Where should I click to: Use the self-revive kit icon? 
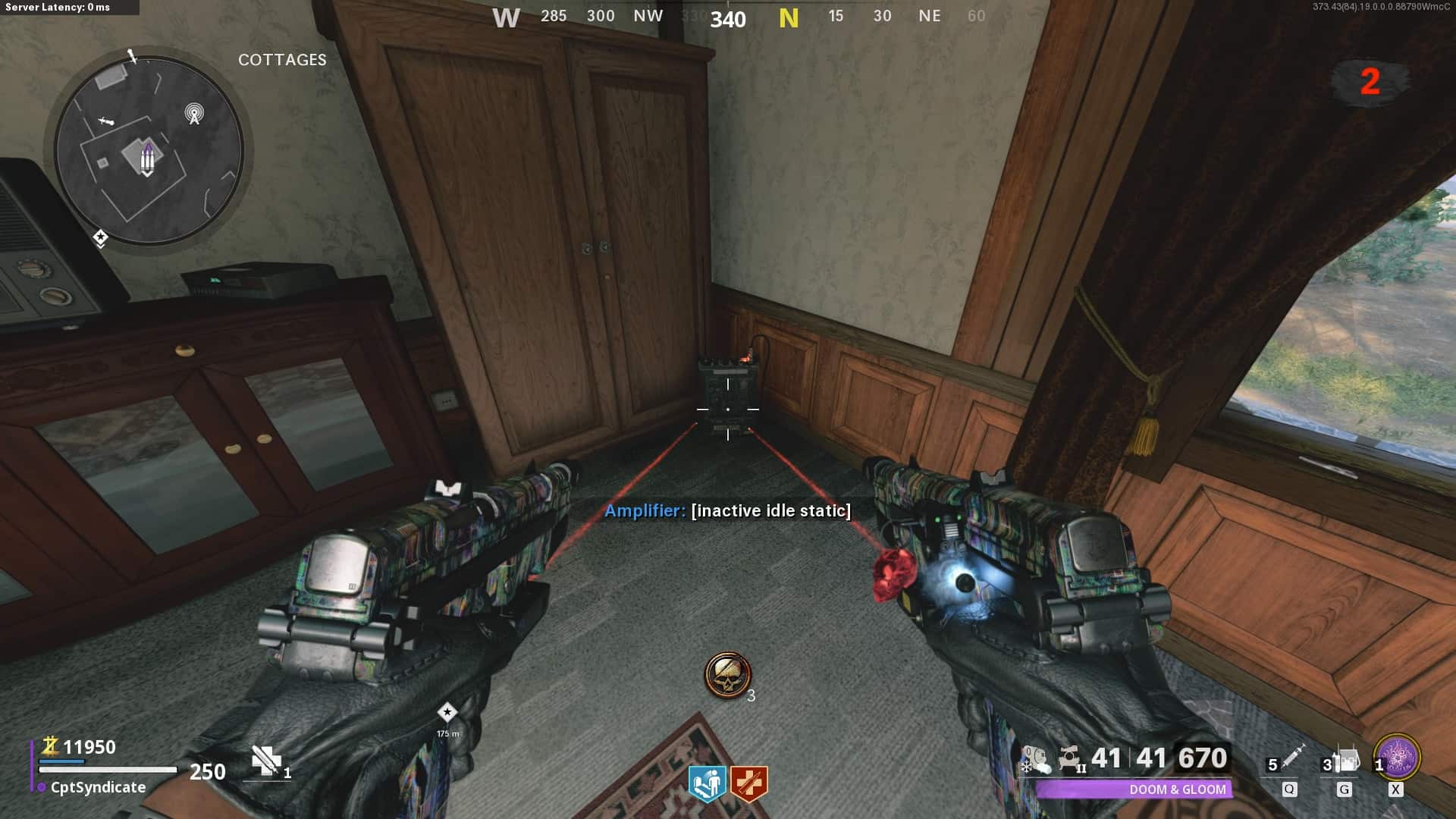(x=266, y=761)
